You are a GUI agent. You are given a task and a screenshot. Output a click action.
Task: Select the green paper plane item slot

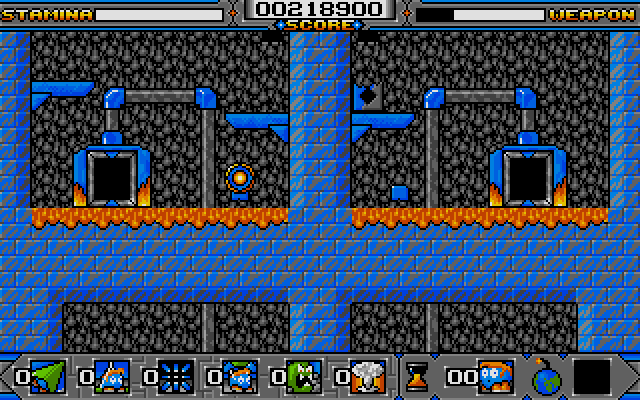47,377
